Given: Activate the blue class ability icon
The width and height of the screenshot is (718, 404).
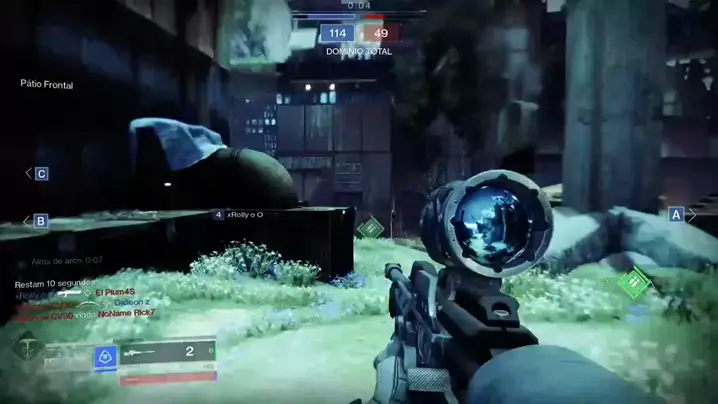Looking at the screenshot, I should 105,354.
